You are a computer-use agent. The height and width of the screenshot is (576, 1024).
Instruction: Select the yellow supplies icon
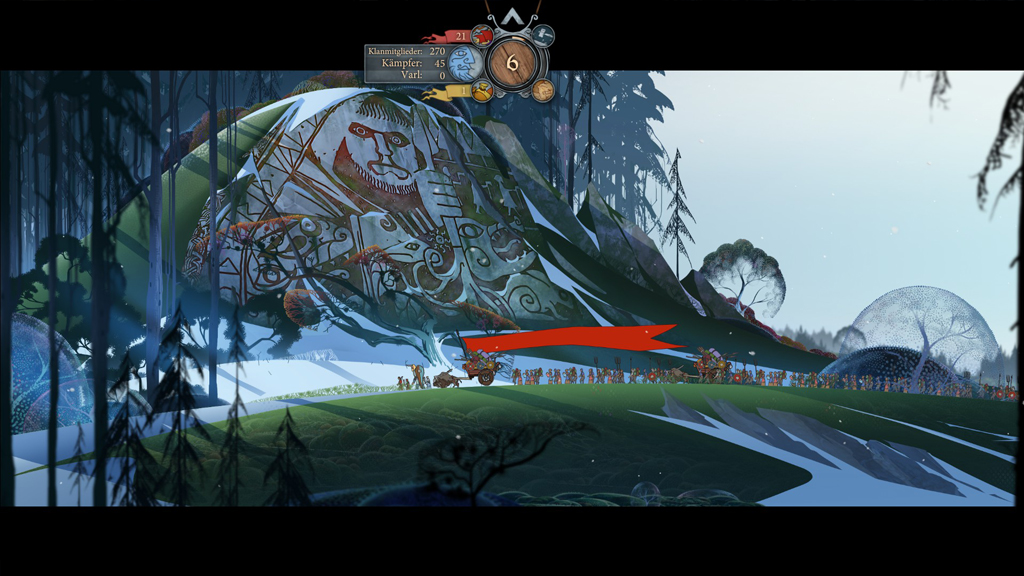(x=482, y=91)
